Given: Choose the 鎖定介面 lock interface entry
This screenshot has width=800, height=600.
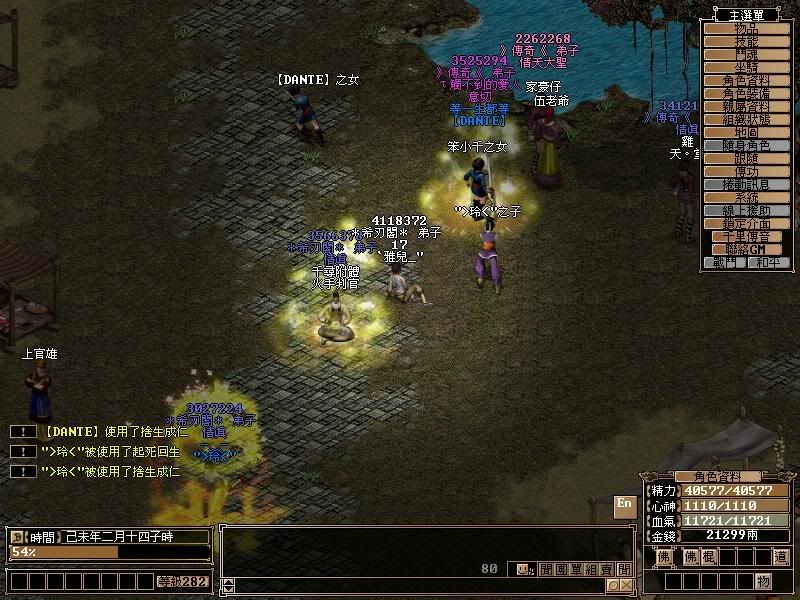Looking at the screenshot, I should pyautogui.click(x=747, y=224).
